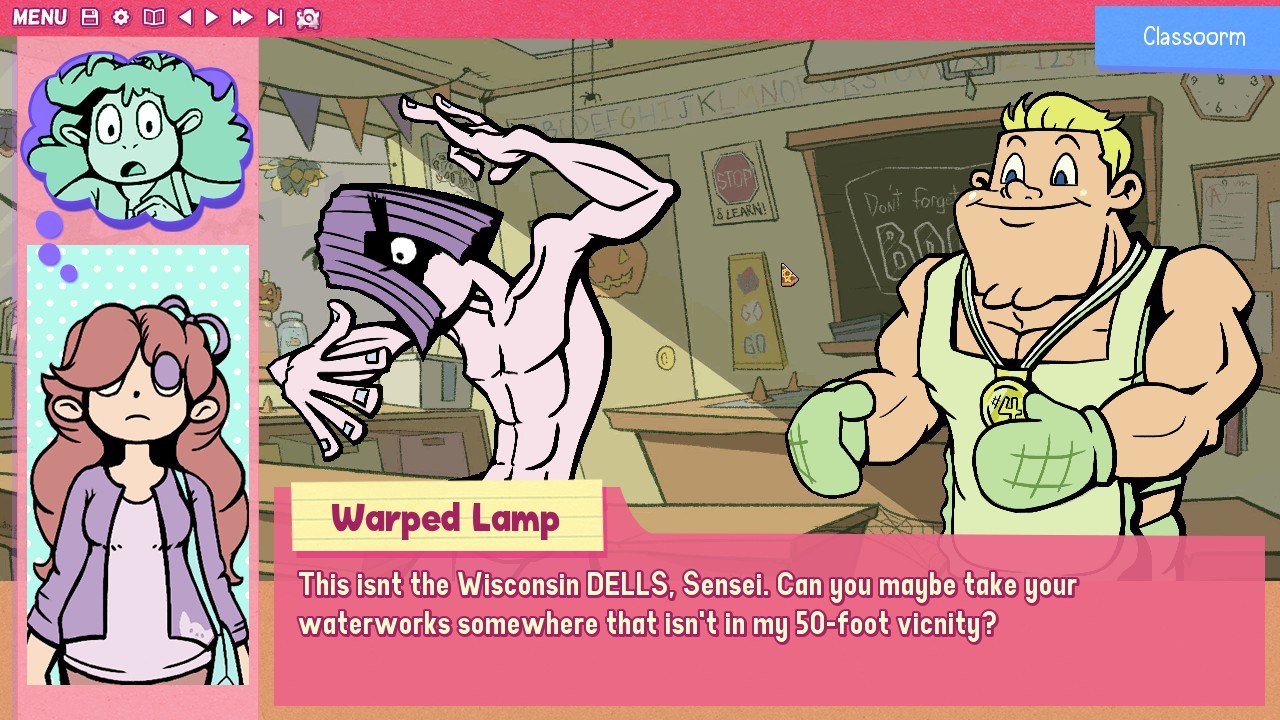Jump to the latest dialogue with the skip-to-end icon

(x=276, y=17)
